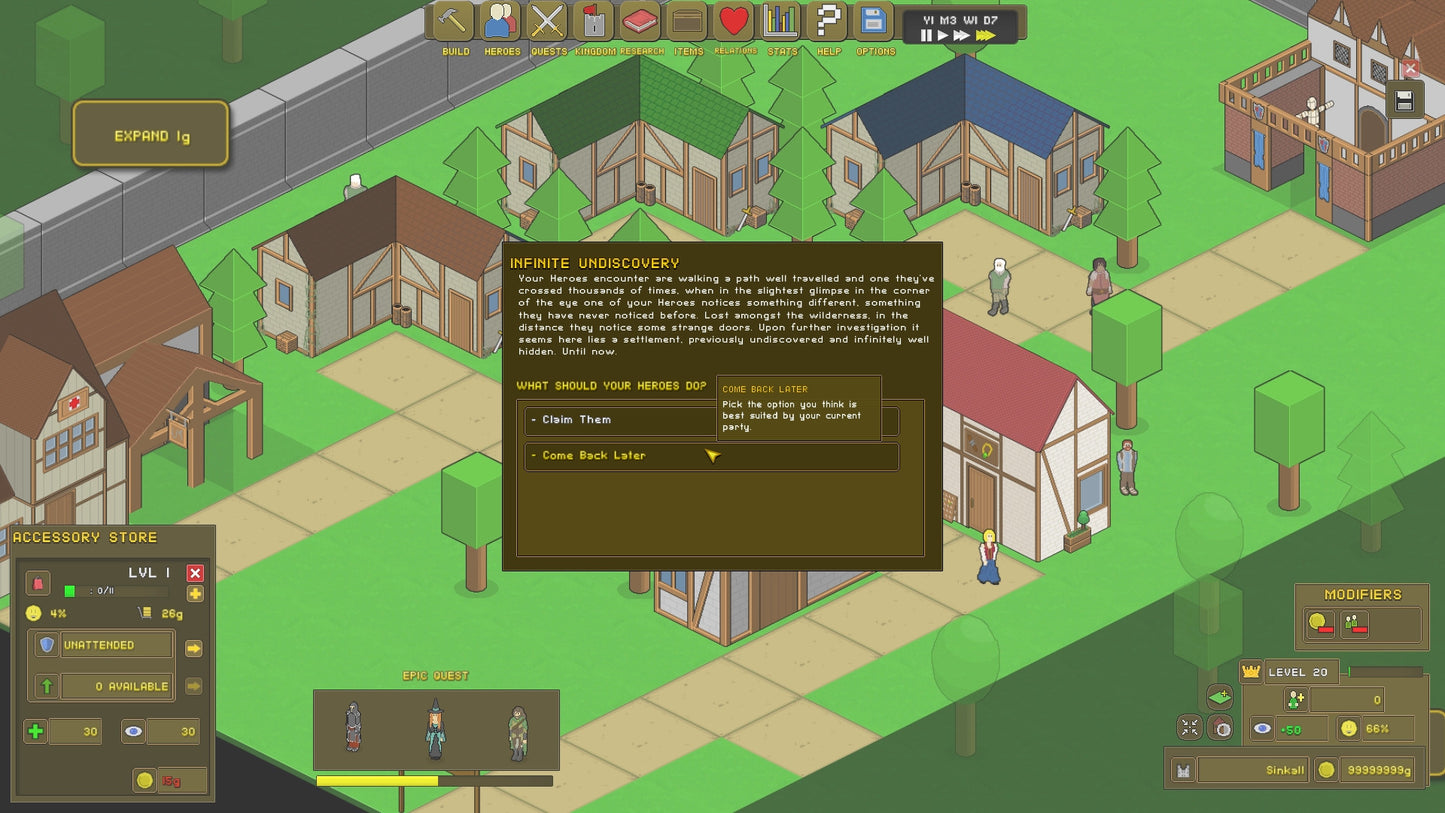1445x813 pixels.
Task: Expand the Modifiers panel
Action: point(1362,594)
